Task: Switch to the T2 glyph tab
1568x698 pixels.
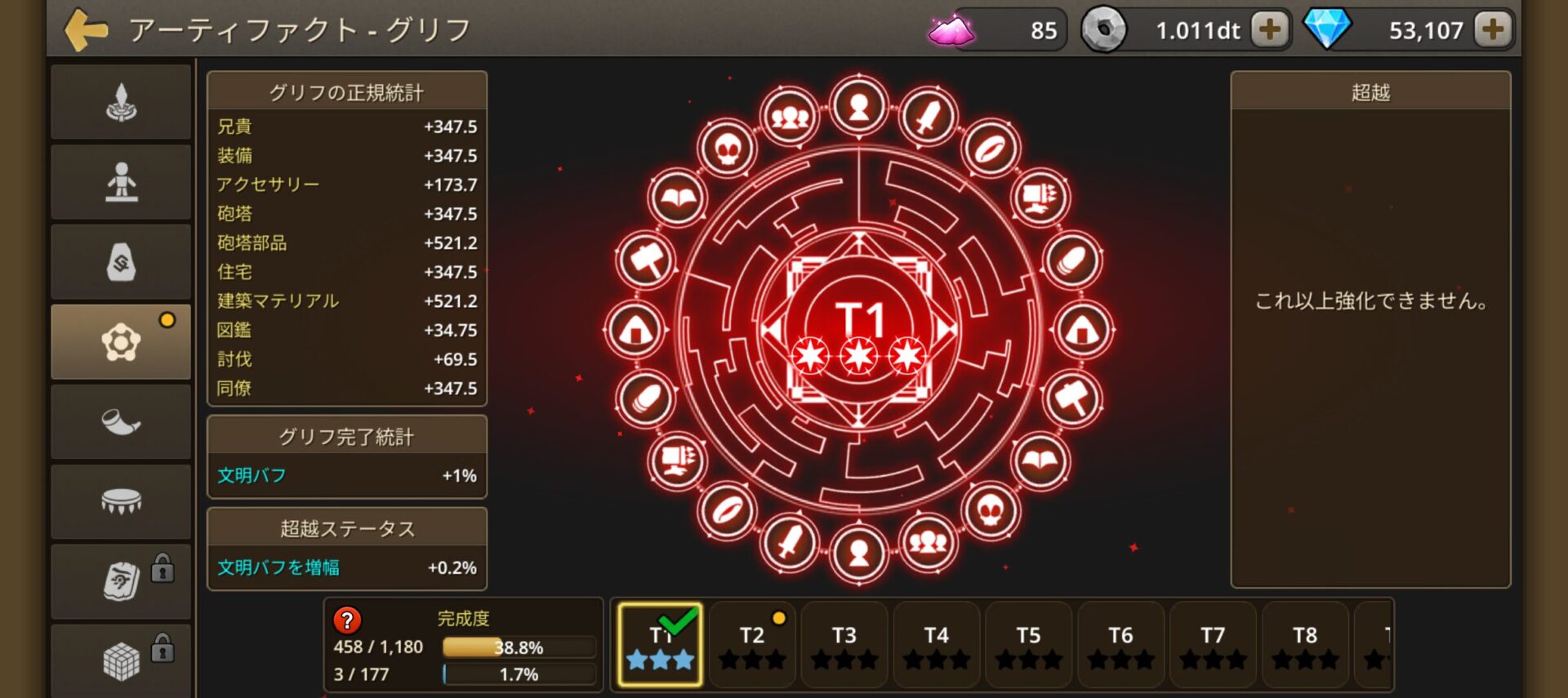Action: tap(751, 645)
